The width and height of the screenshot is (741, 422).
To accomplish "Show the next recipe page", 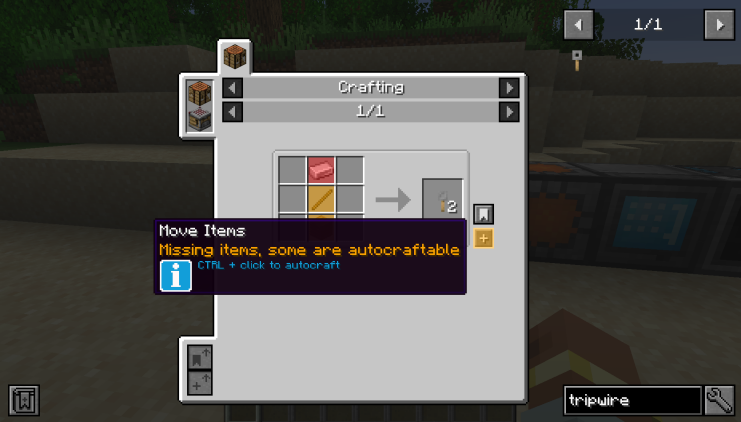I will pyautogui.click(x=509, y=111).
